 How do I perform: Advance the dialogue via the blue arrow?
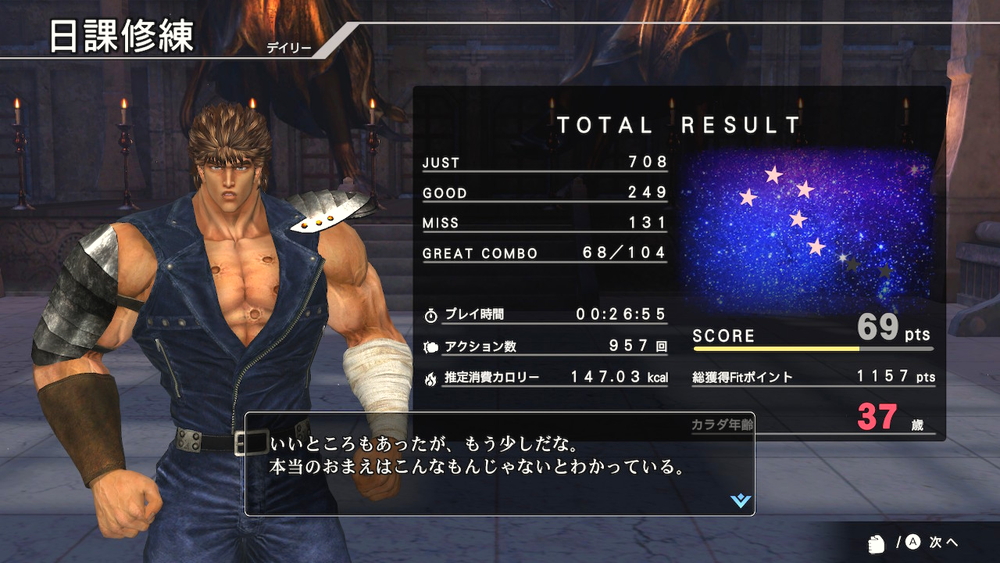[740, 500]
